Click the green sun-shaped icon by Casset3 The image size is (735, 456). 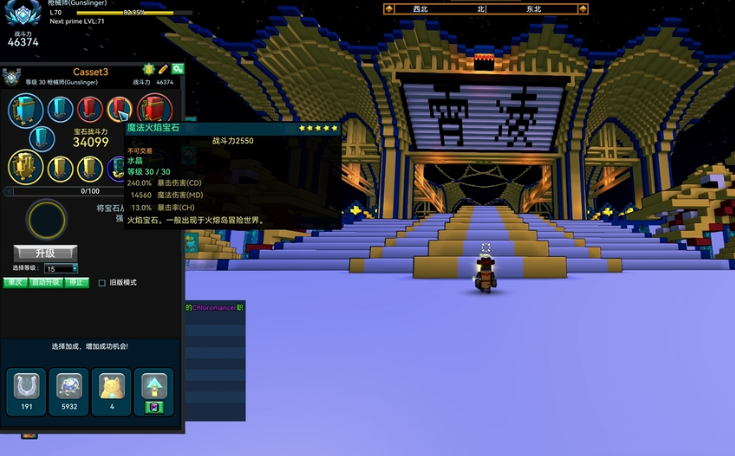point(149,69)
